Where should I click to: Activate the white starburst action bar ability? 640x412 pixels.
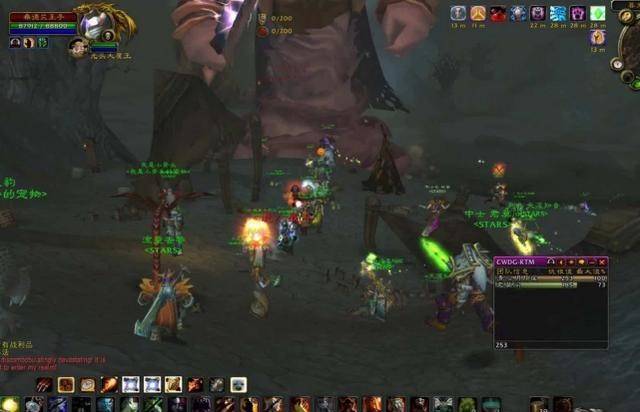coord(131,384)
